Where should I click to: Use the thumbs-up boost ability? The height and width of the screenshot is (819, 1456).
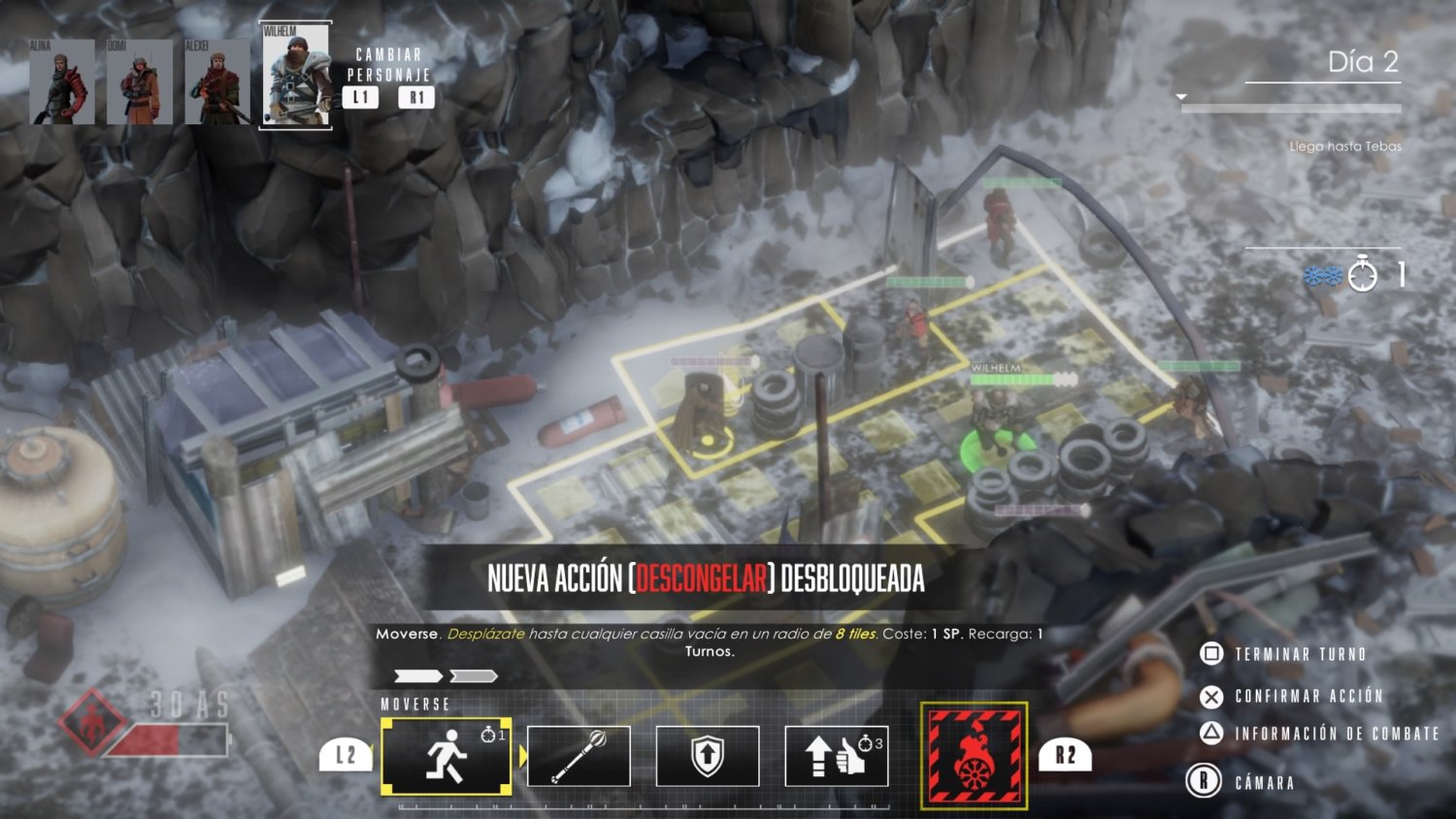click(x=836, y=756)
